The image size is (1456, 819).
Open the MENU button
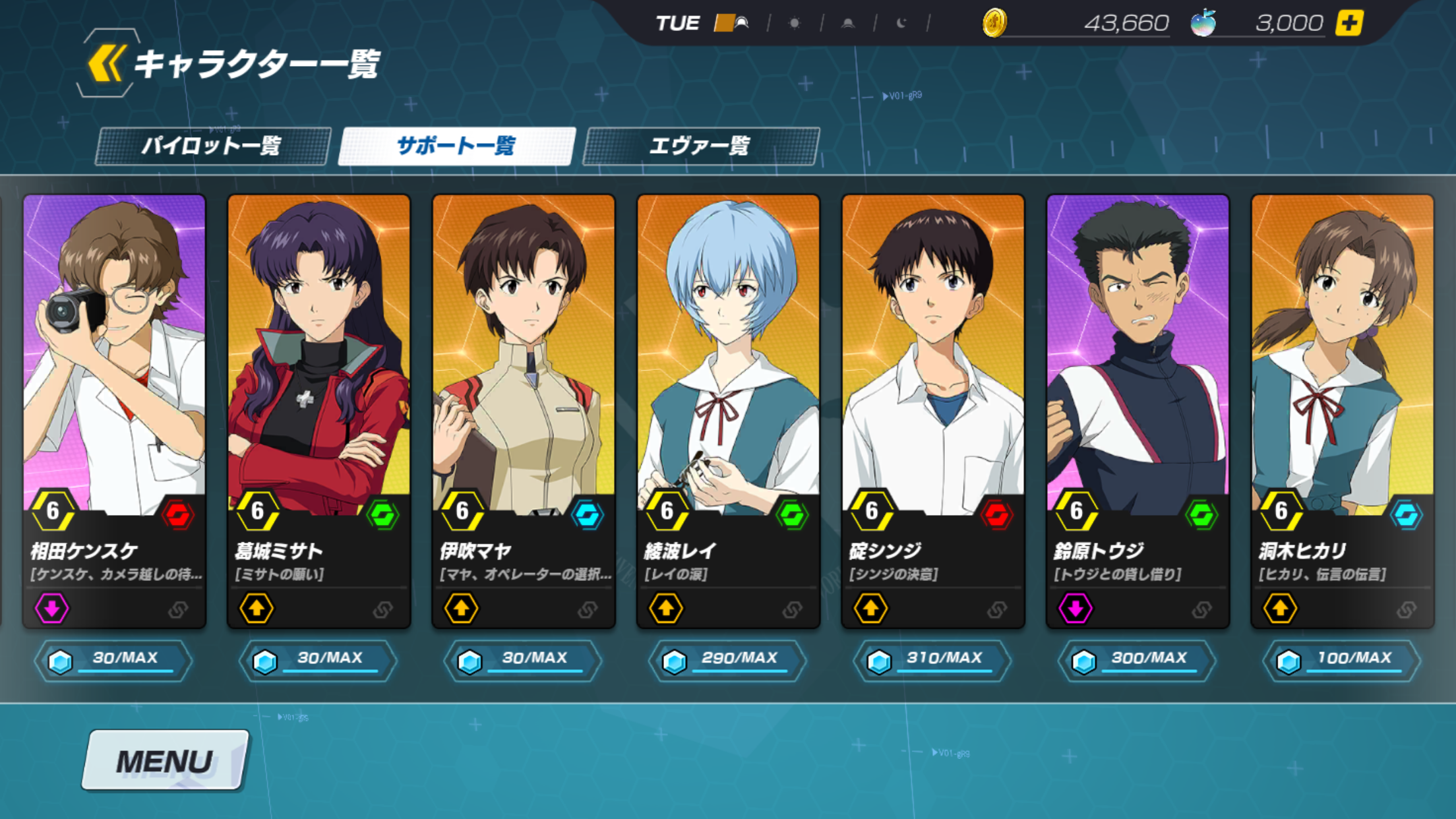[164, 760]
